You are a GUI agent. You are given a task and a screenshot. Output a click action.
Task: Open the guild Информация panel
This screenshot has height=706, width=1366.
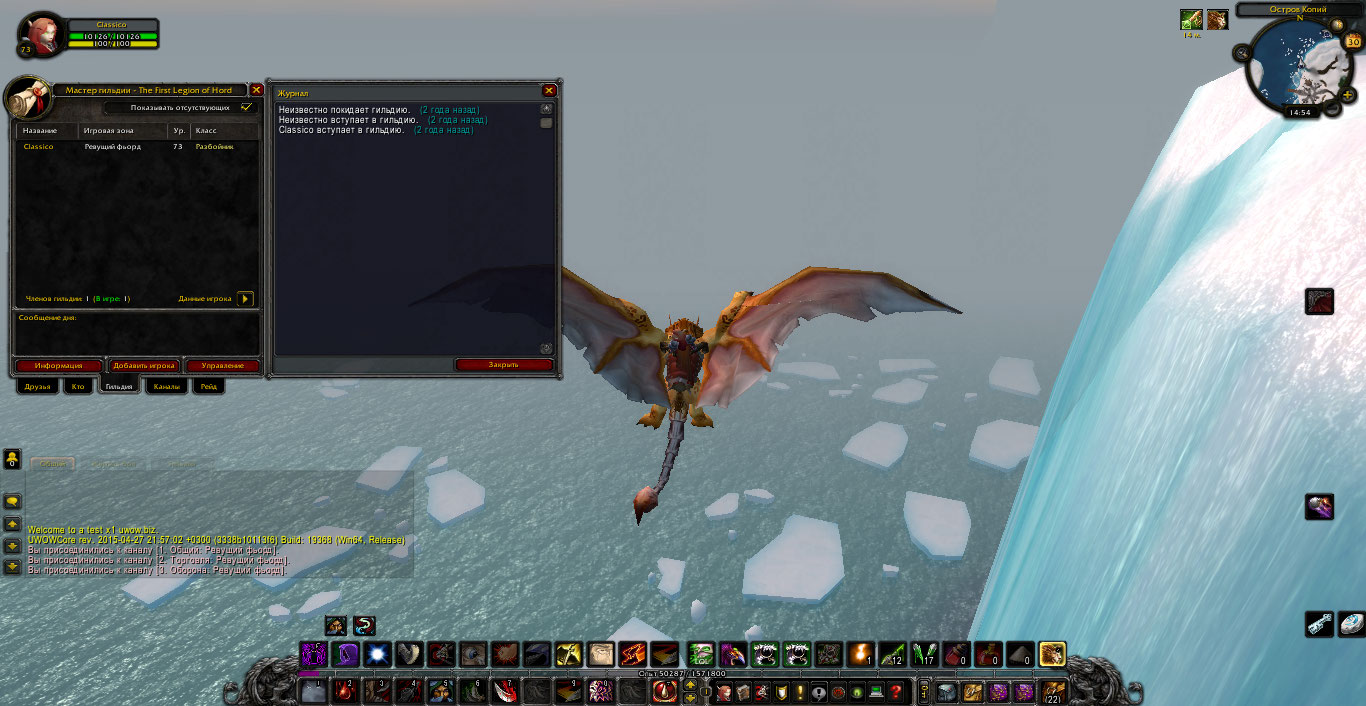[58, 366]
